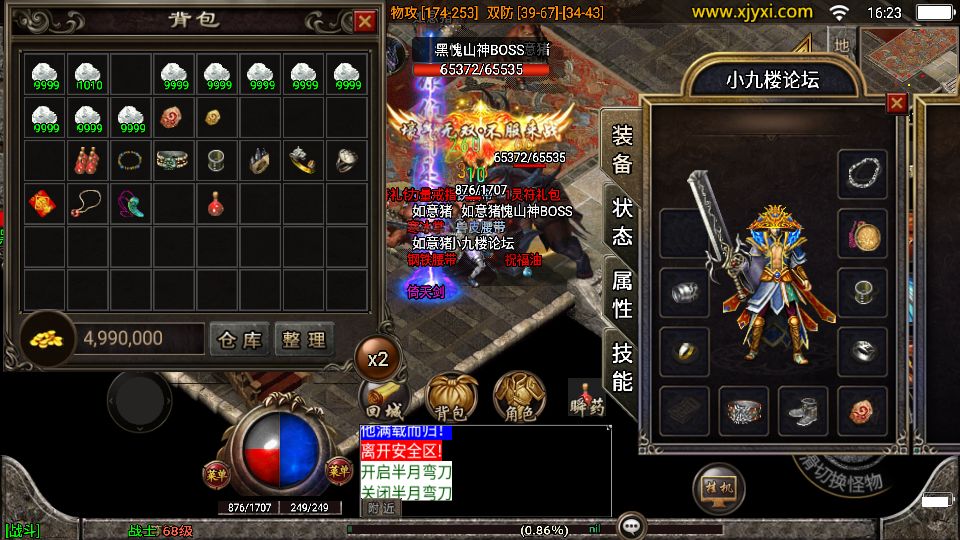Choose the stack labelled 1010 in the bag

pos(87,75)
